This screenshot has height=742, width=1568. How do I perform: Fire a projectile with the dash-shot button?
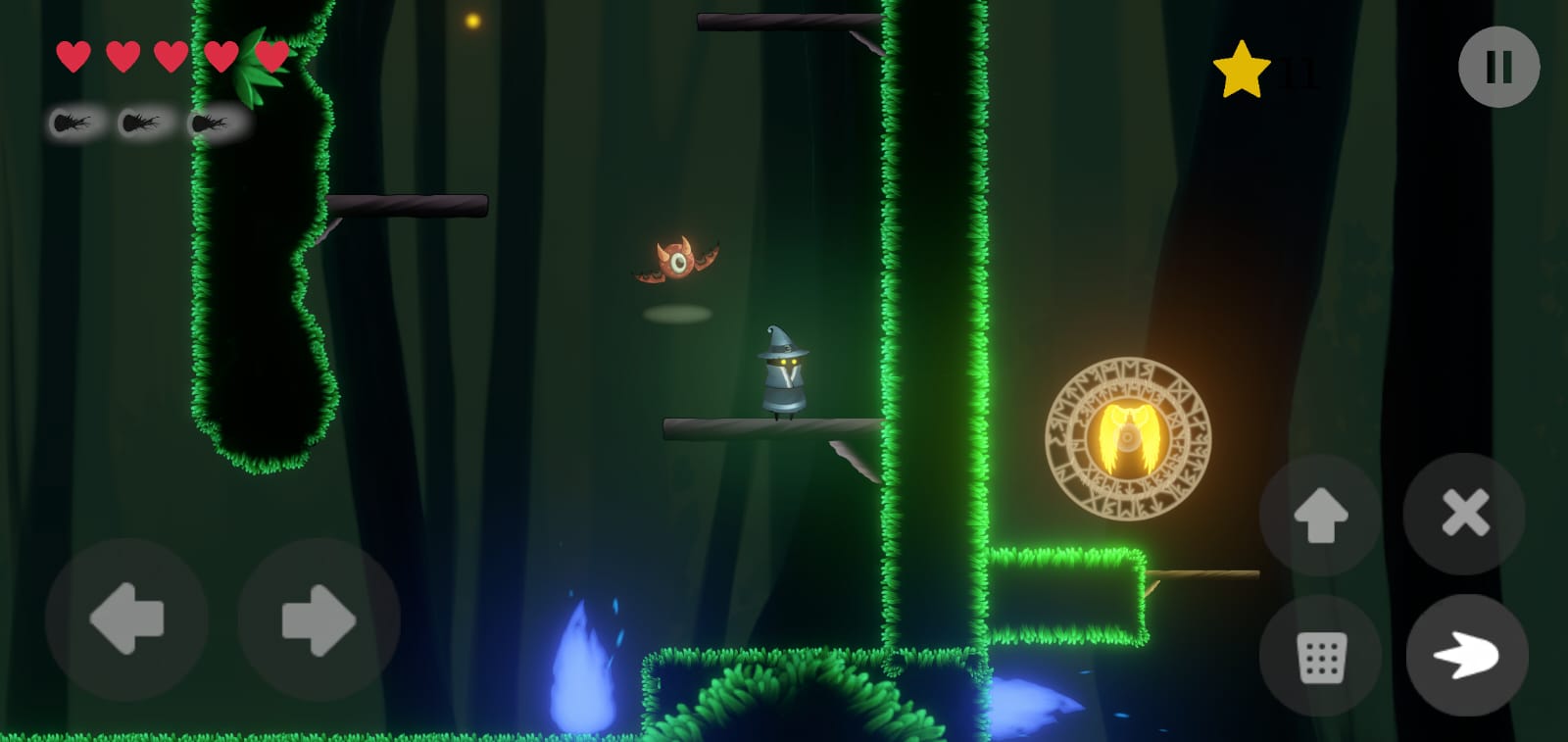click(x=1466, y=655)
